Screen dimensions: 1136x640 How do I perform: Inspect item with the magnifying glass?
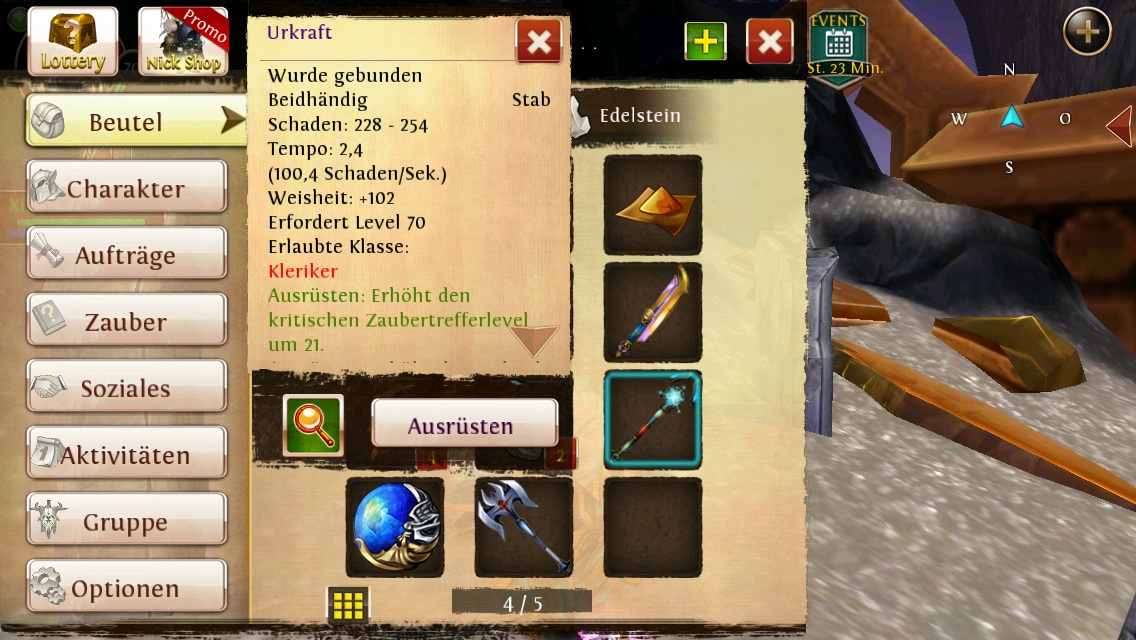[313, 425]
